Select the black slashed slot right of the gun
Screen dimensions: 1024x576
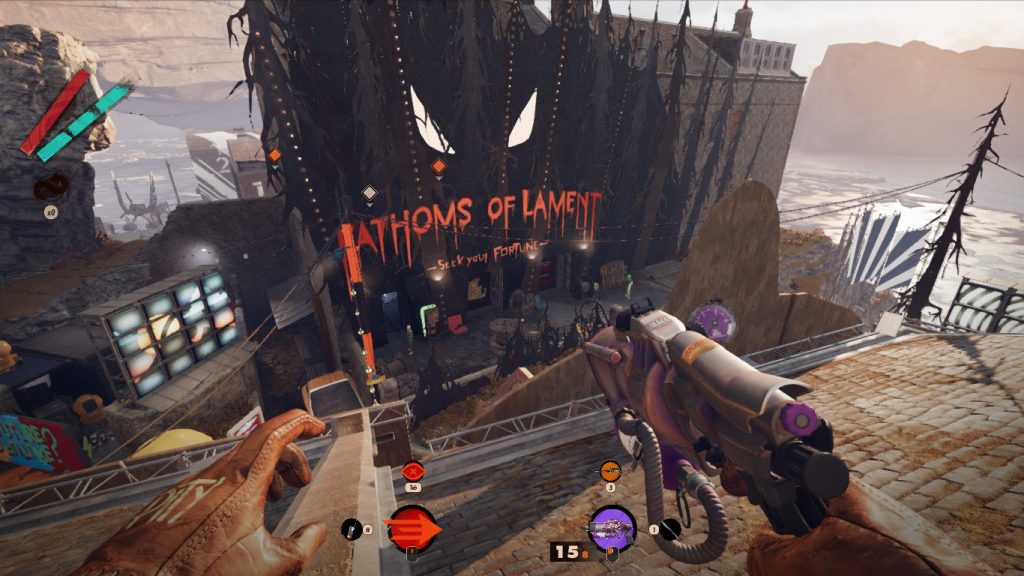pyautogui.click(x=671, y=529)
